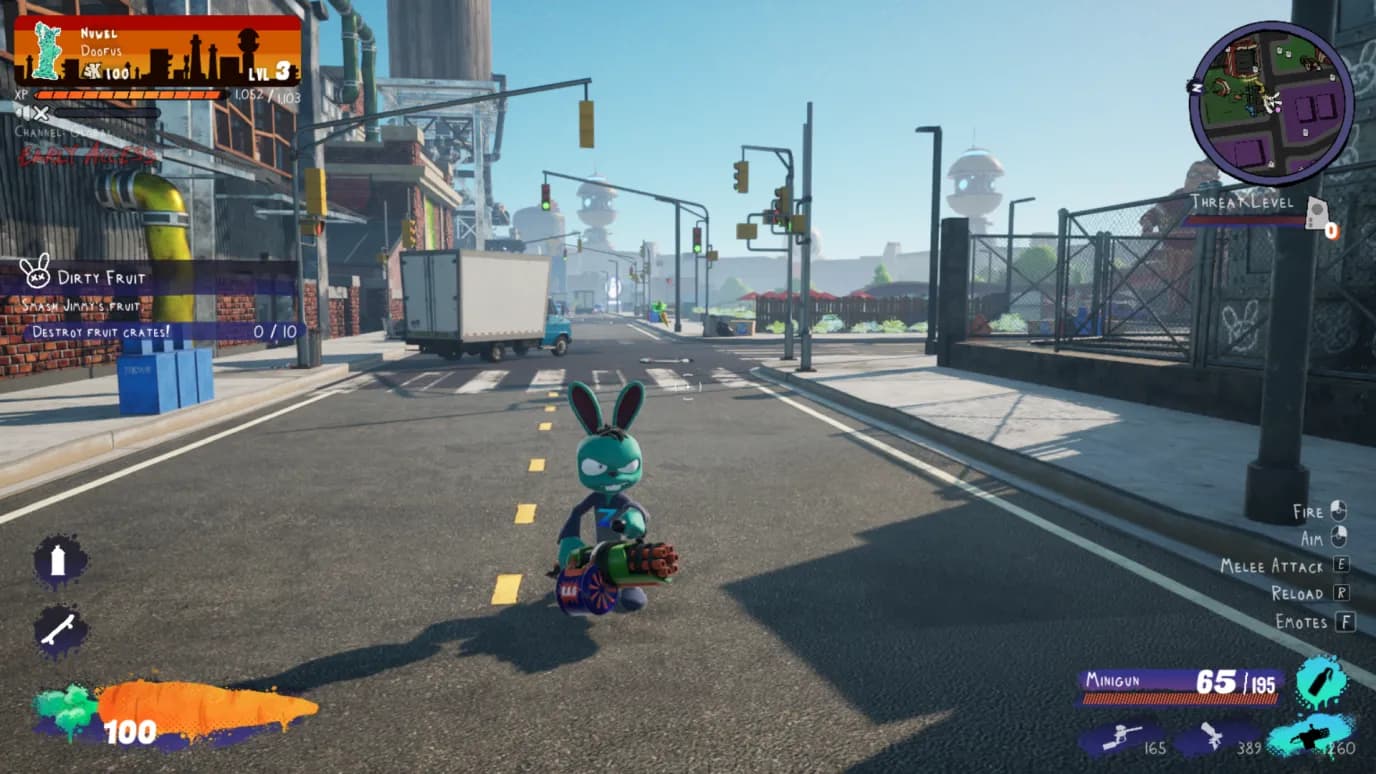
Task: Select the Molotov bottle throwable icon
Action: 1322,682
